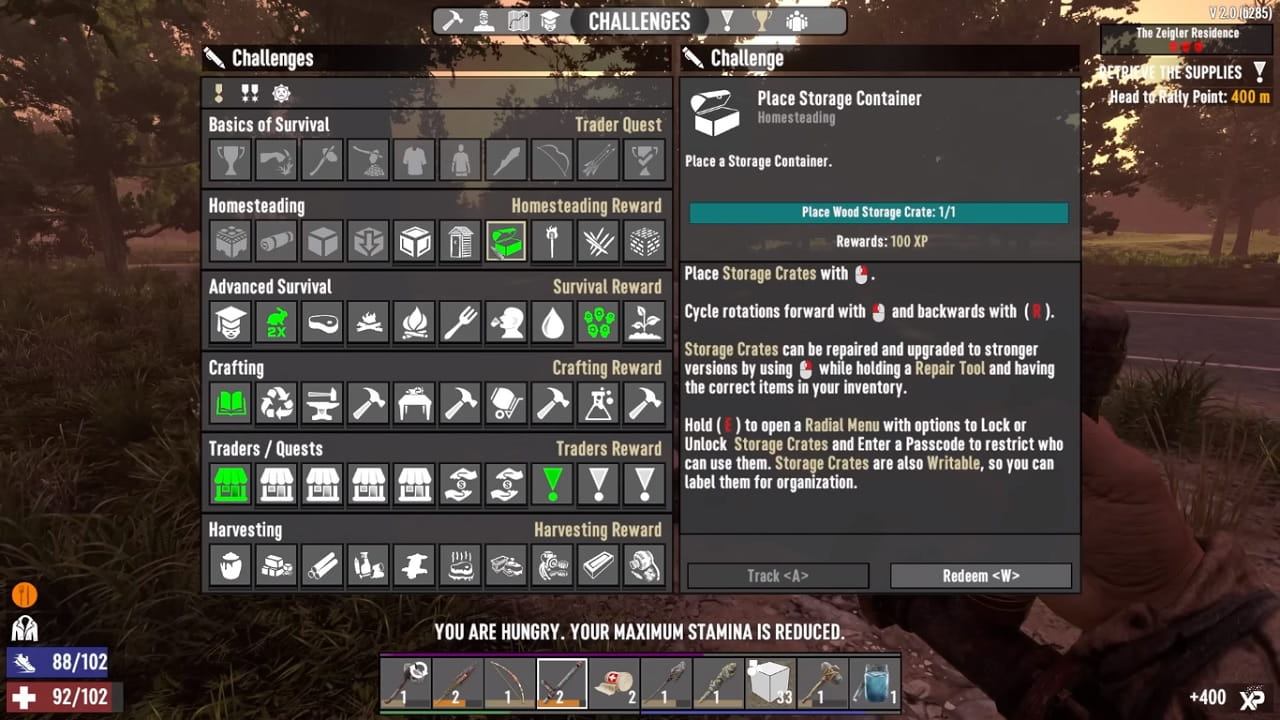The width and height of the screenshot is (1280, 720).
Task: Click the wood frame stack in the hotbar
Action: point(768,682)
